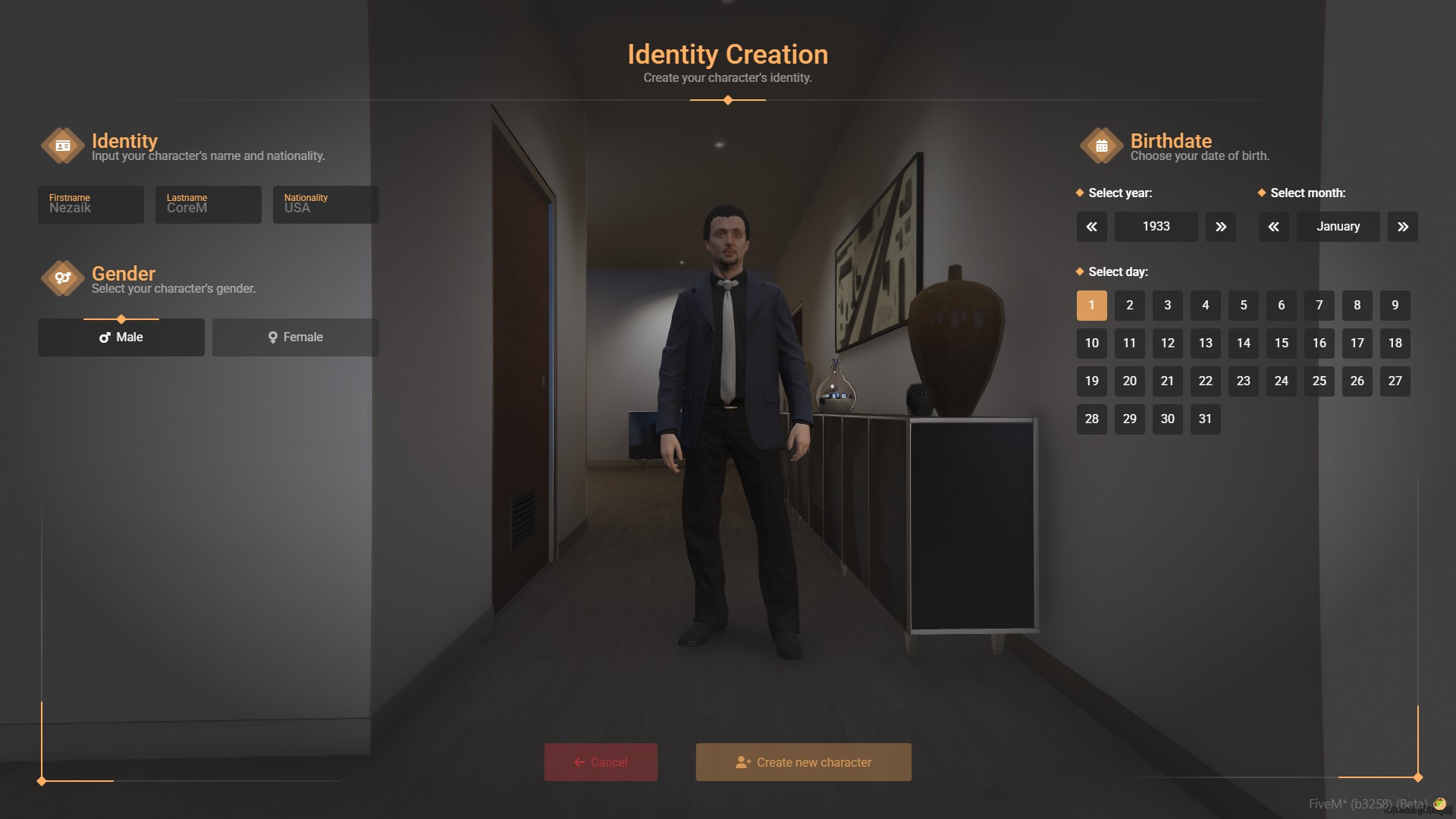Click the back arrow icon on Cancel
Image resolution: width=1456 pixels, height=819 pixels.
click(x=579, y=762)
